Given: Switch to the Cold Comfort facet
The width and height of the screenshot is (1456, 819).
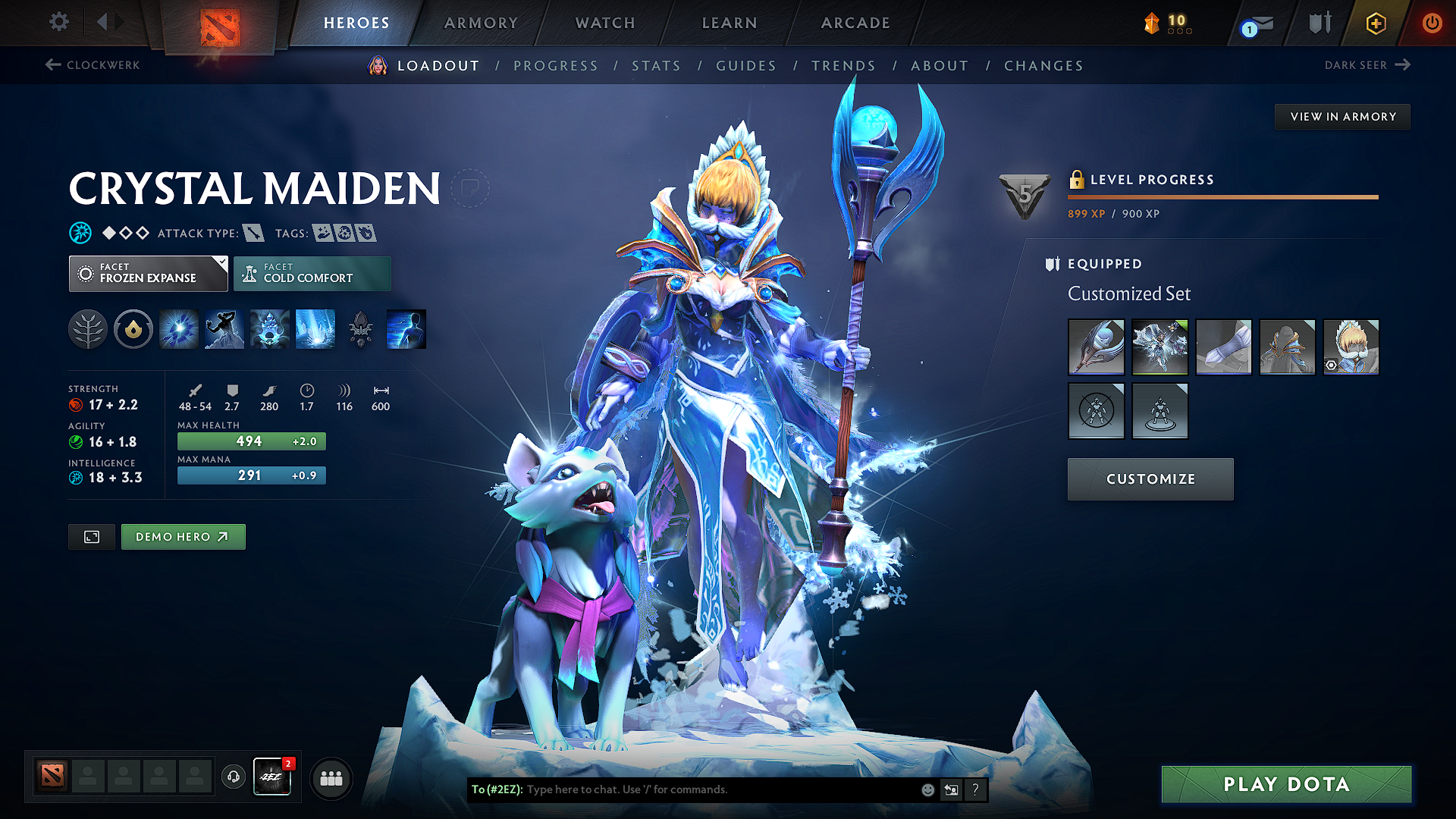Looking at the screenshot, I should 312,273.
